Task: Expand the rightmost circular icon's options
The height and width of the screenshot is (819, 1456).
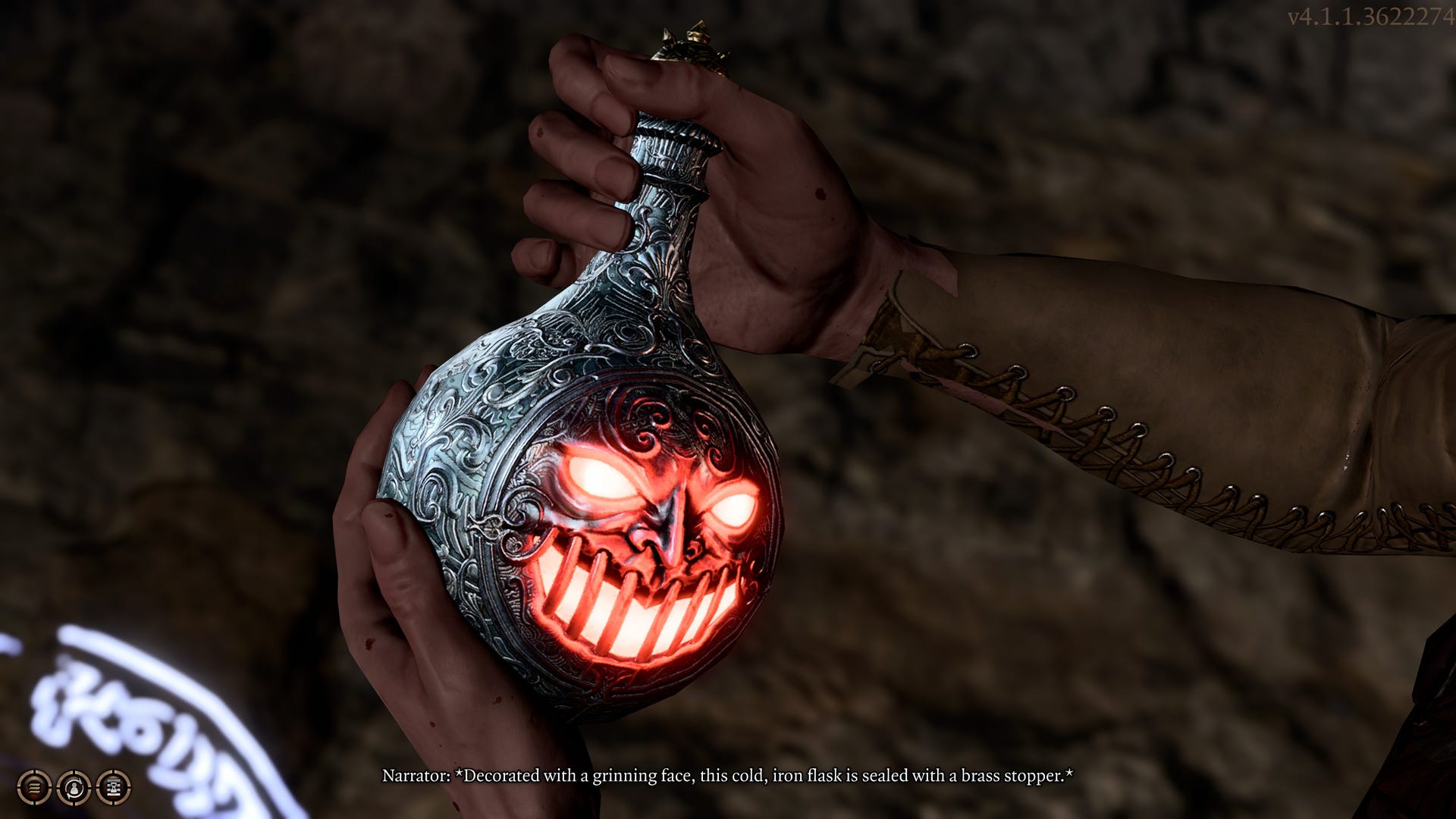Action: 112,788
